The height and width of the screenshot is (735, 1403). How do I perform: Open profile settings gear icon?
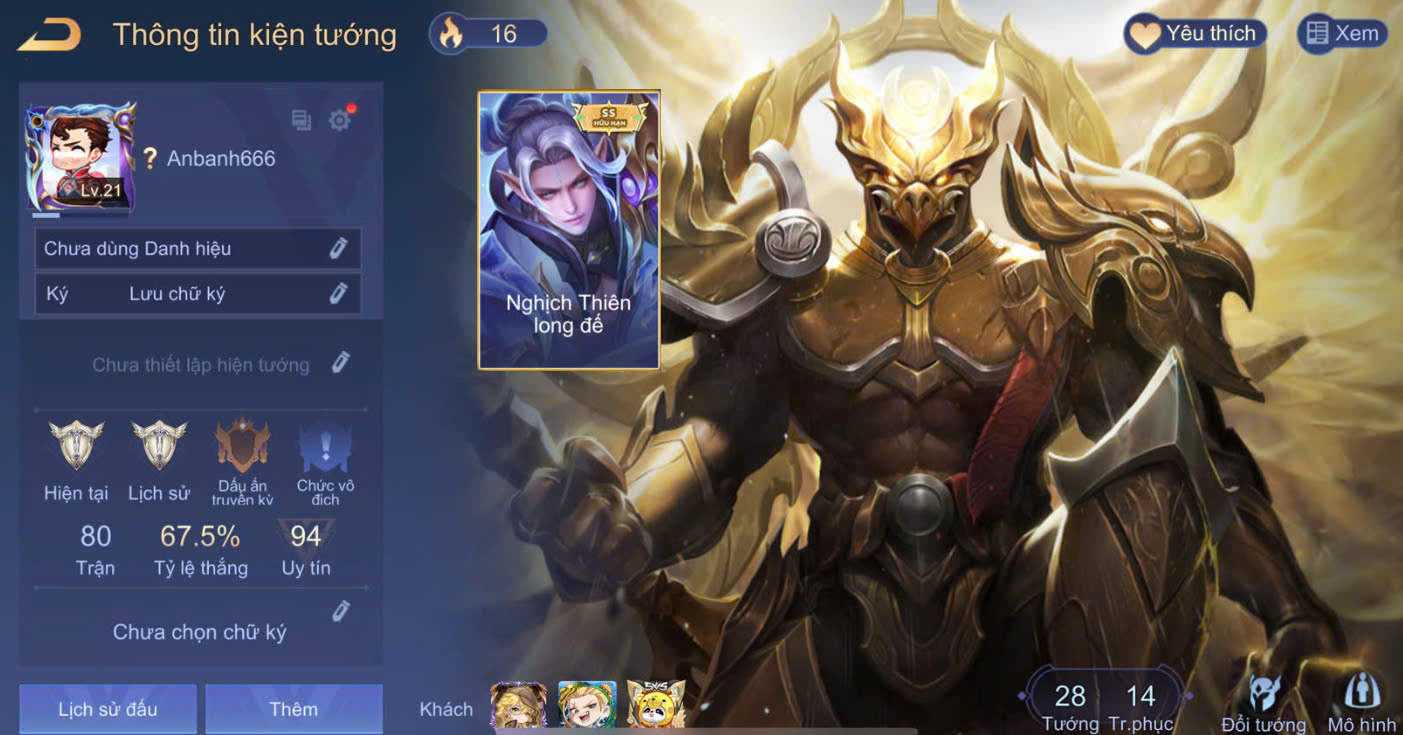[340, 120]
